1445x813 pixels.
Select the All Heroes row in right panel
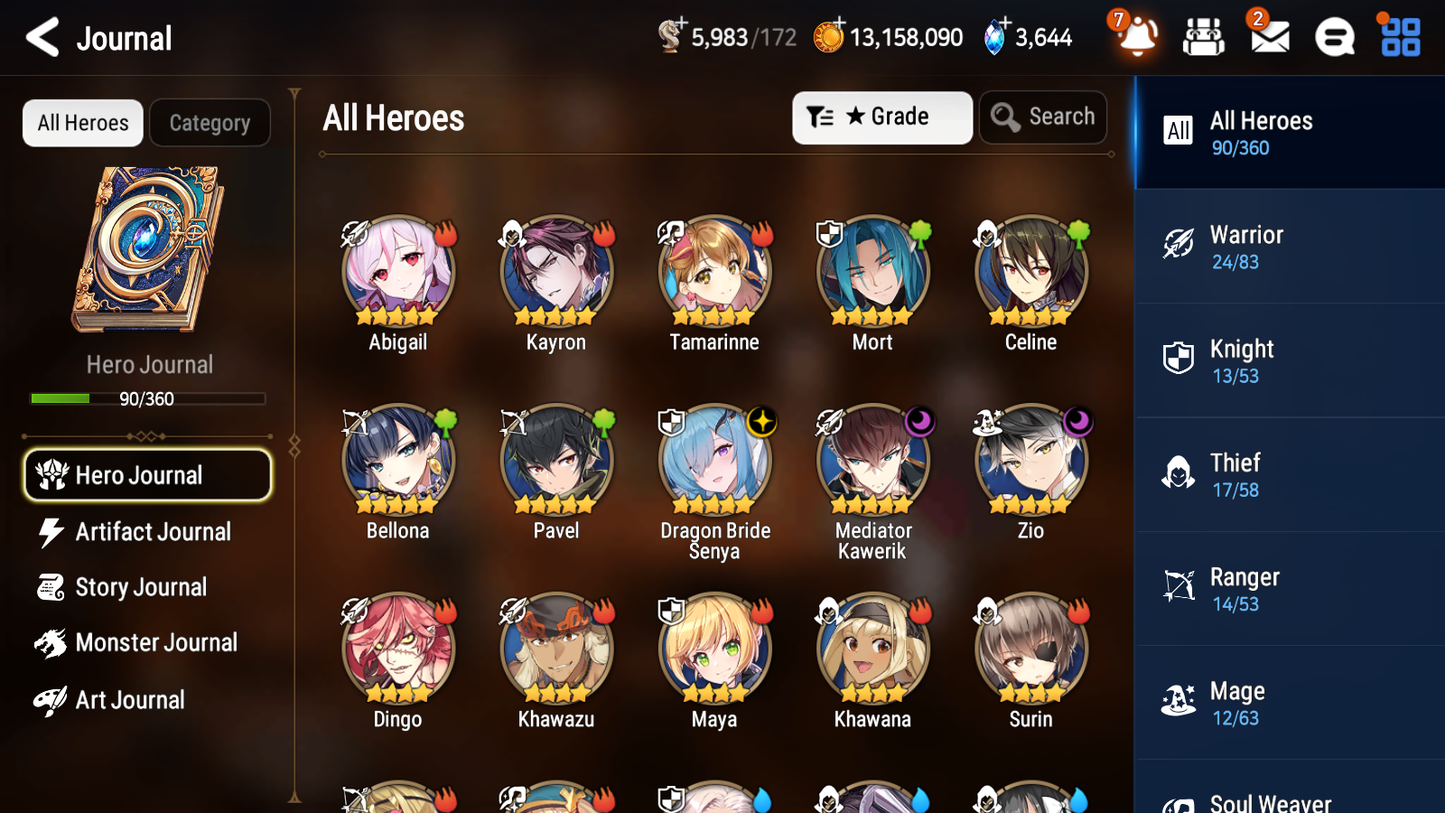point(1289,132)
